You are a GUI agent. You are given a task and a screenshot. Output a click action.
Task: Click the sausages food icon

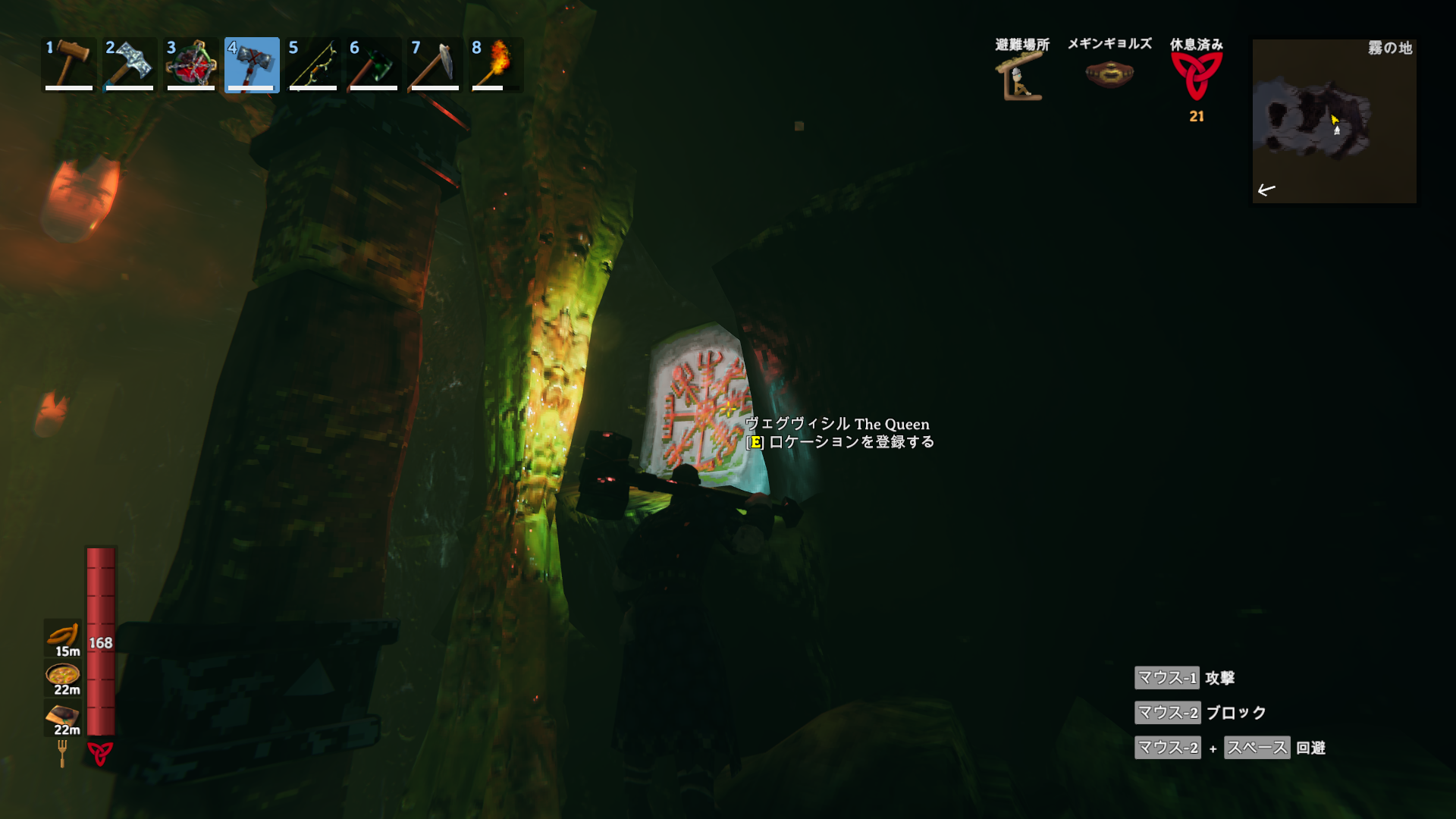[63, 635]
